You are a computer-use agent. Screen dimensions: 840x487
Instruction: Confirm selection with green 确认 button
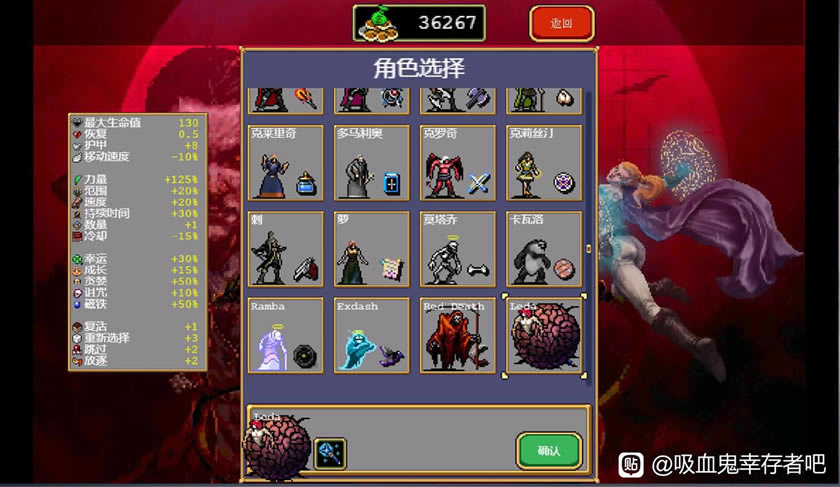[x=549, y=450]
